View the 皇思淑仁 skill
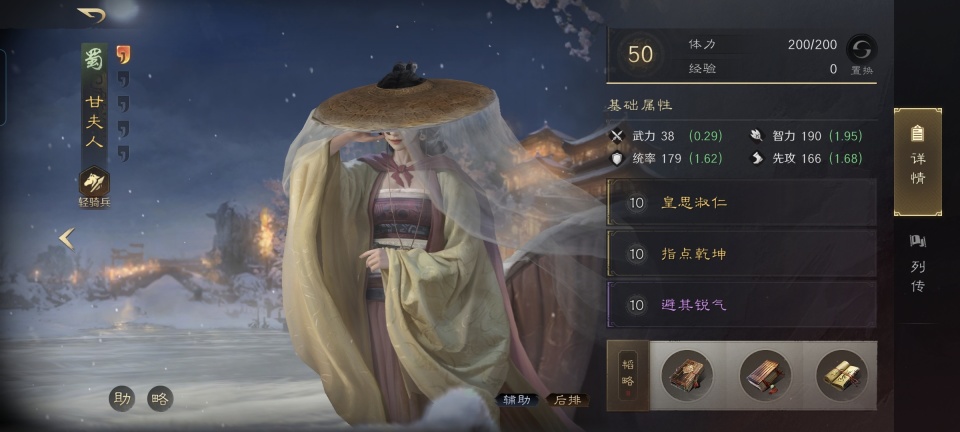The width and height of the screenshot is (960, 432). pos(741,203)
